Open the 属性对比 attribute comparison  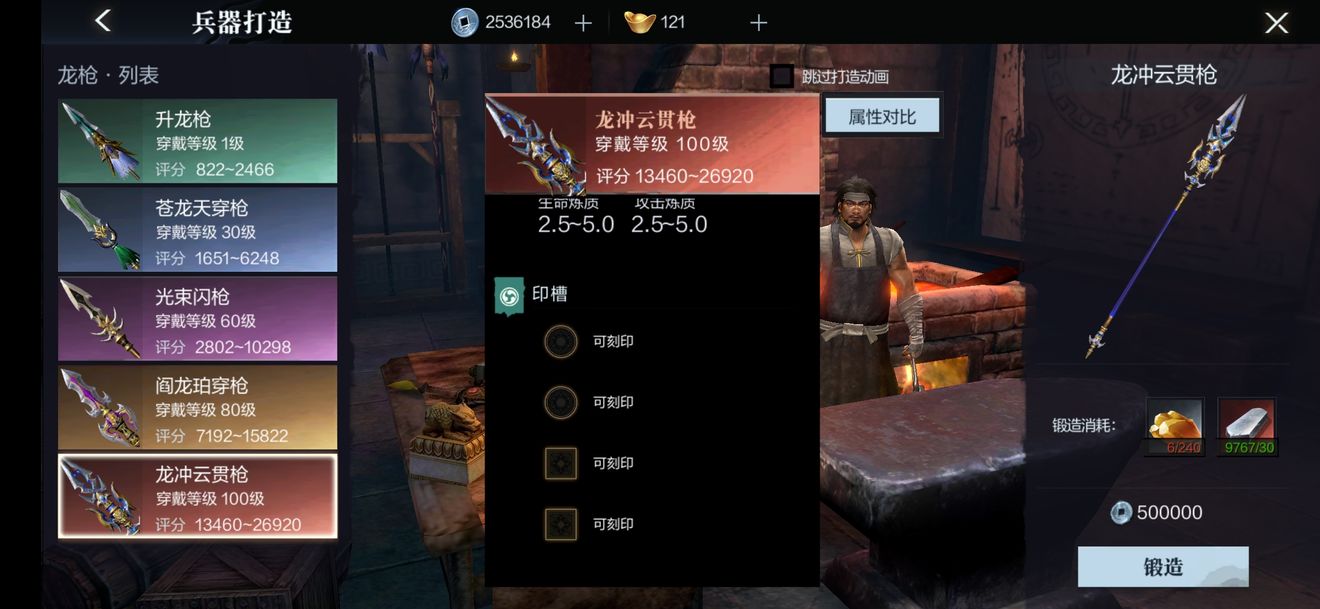tap(882, 117)
